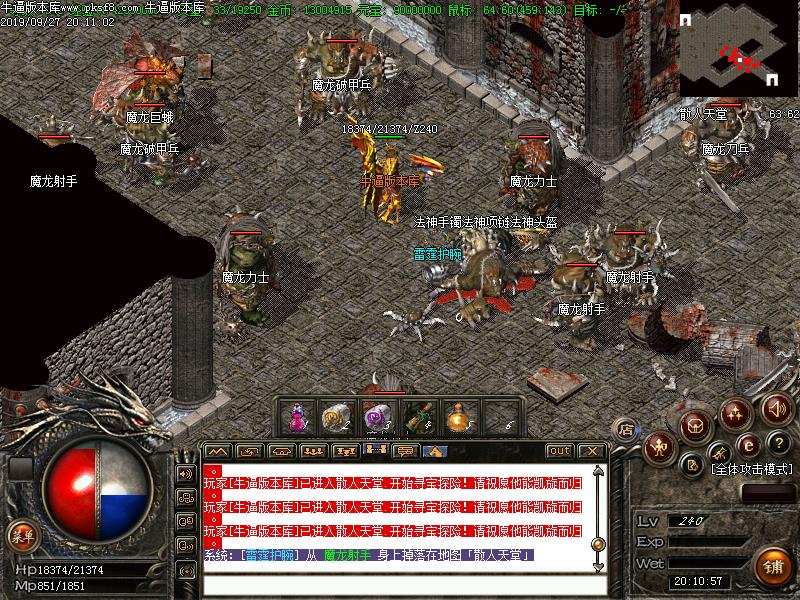Open the 店 shop button
This screenshot has width=800, height=600.
coord(627,428)
